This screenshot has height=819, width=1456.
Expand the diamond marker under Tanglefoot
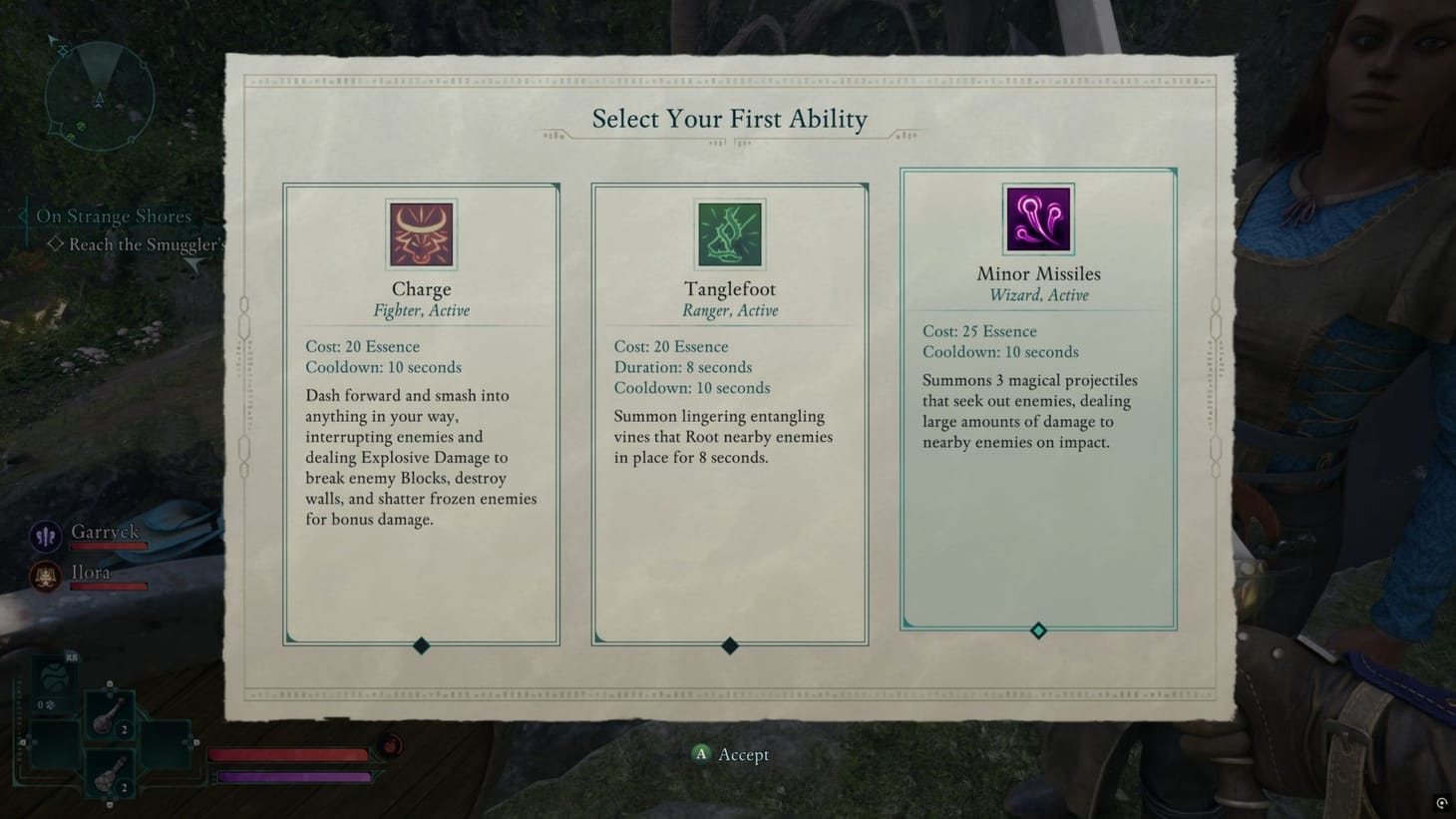pyautogui.click(x=729, y=646)
